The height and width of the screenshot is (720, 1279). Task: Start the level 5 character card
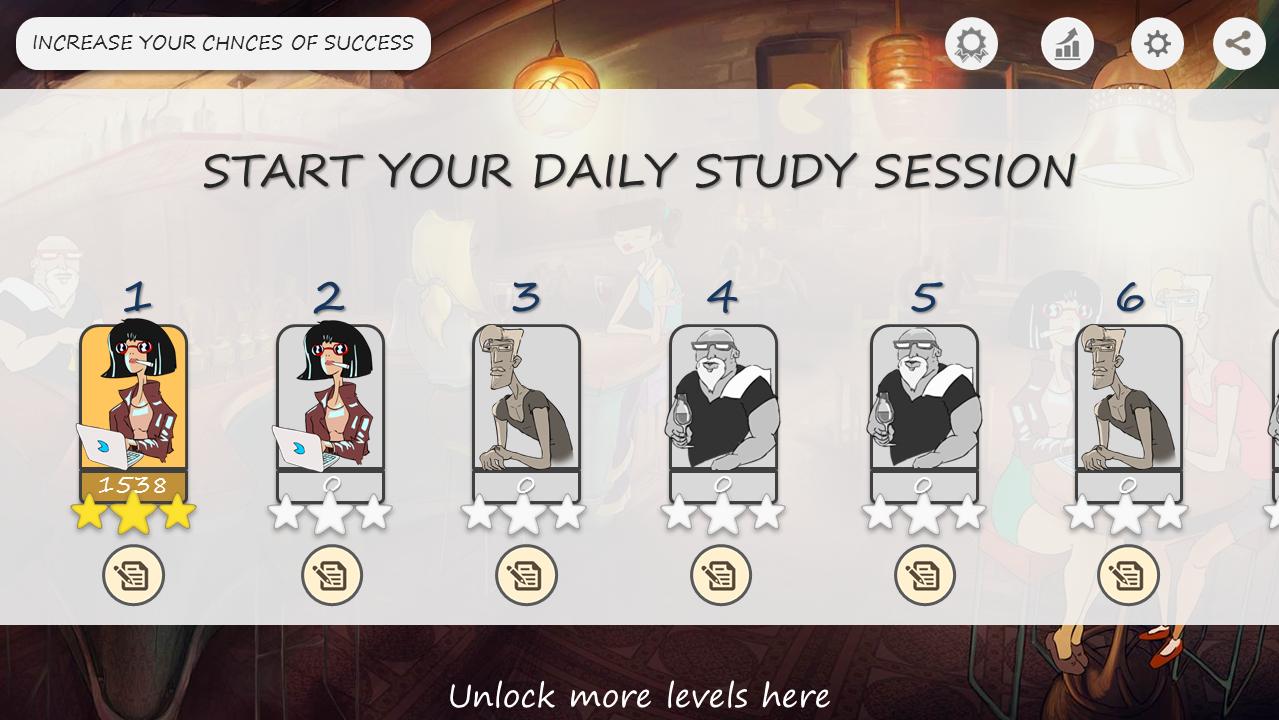[924, 410]
